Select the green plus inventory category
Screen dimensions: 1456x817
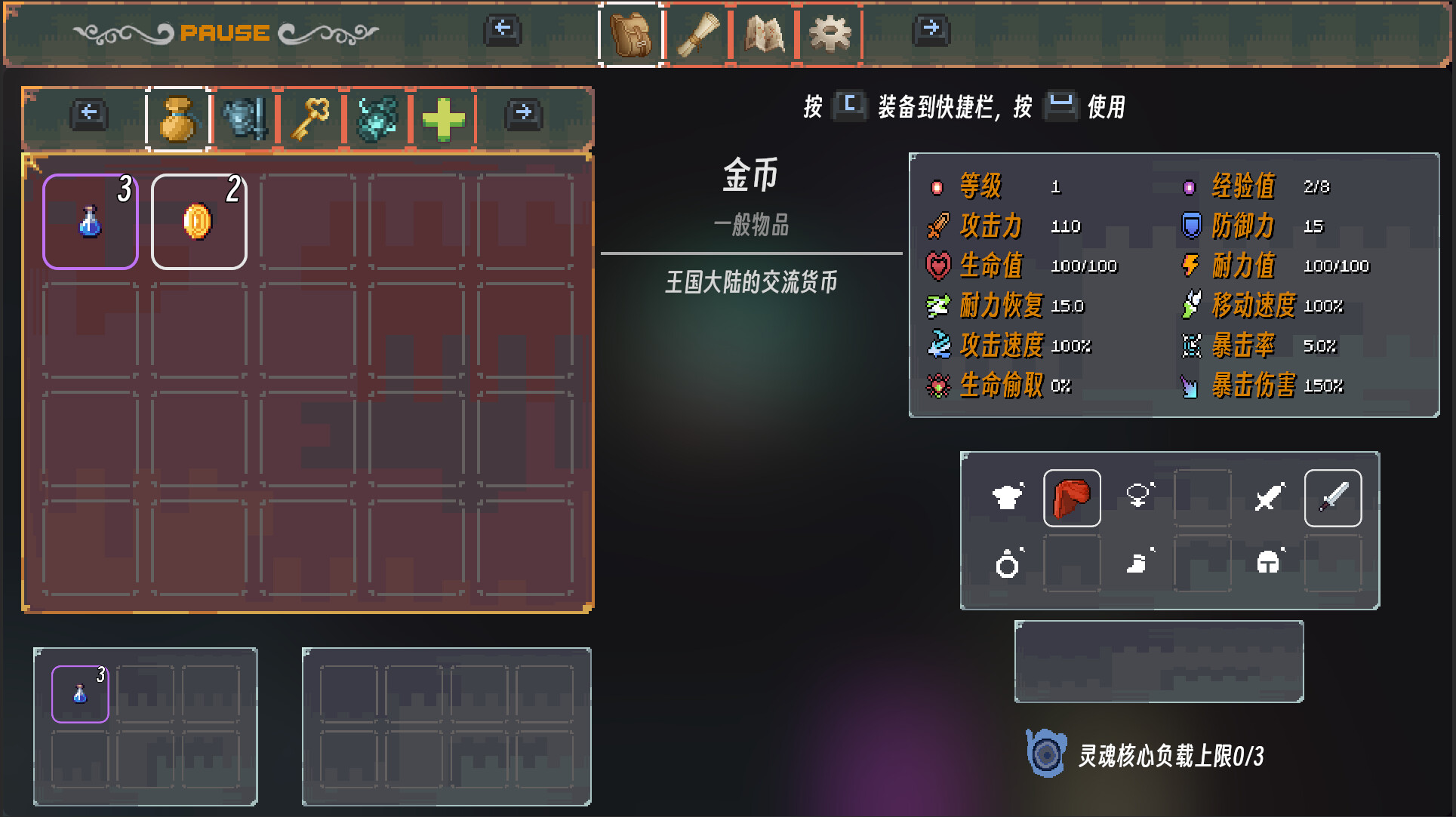[x=443, y=119]
